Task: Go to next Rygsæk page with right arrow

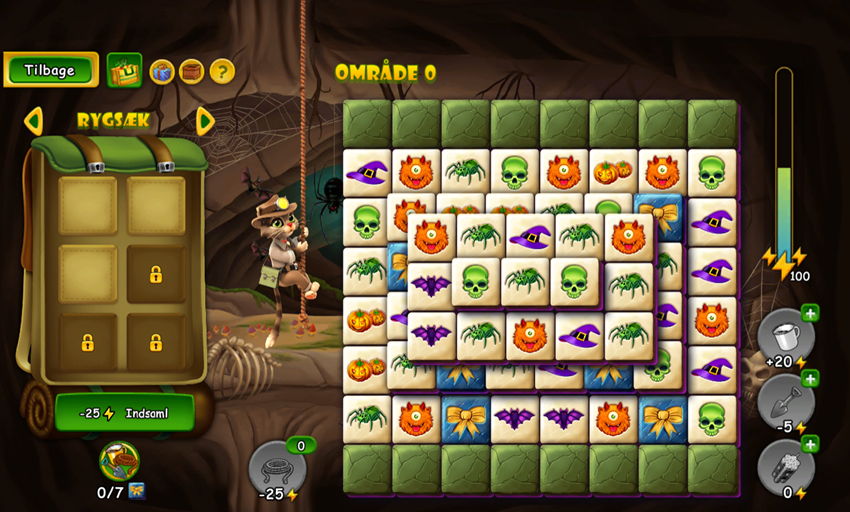Action: click(205, 121)
